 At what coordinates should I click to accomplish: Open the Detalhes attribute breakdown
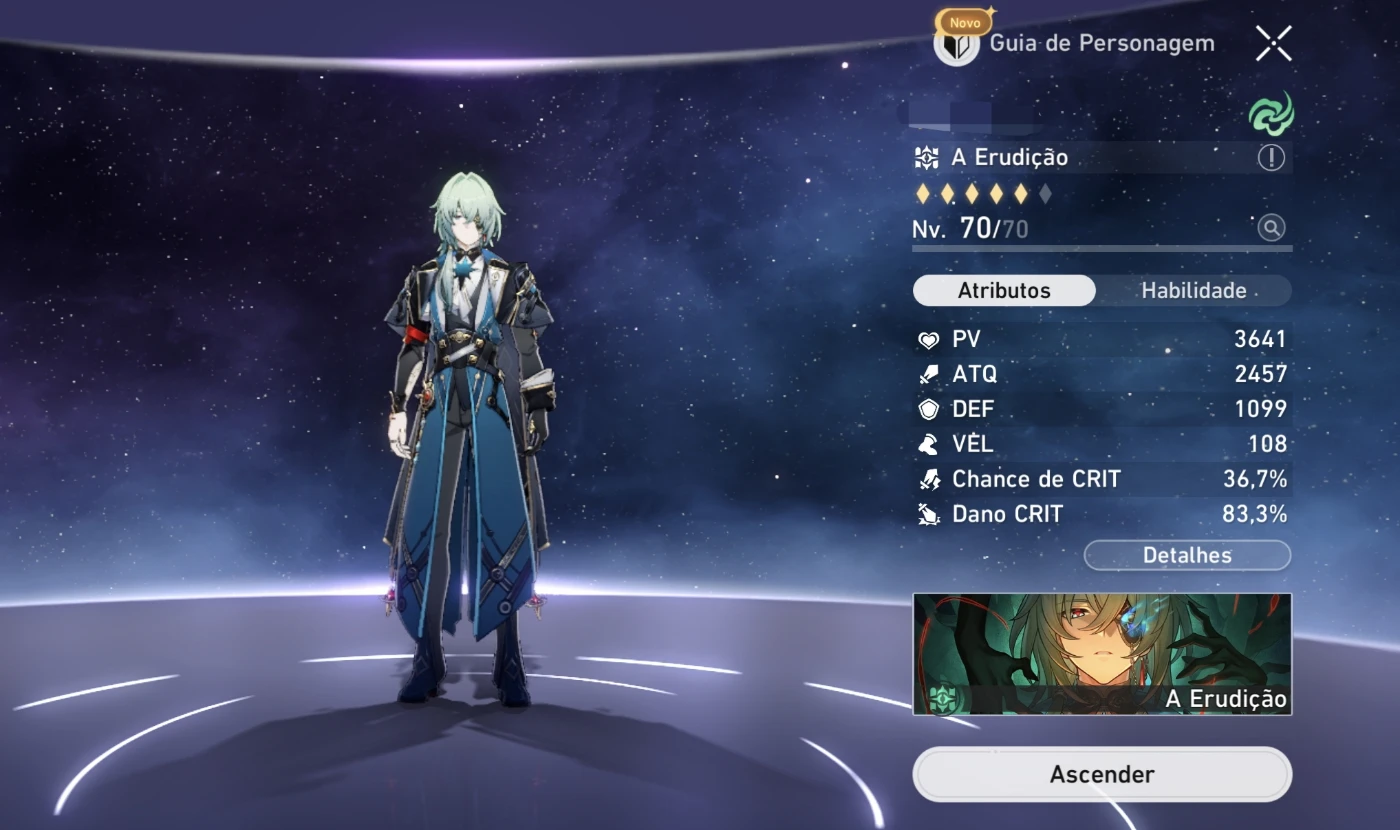[x=1187, y=555]
